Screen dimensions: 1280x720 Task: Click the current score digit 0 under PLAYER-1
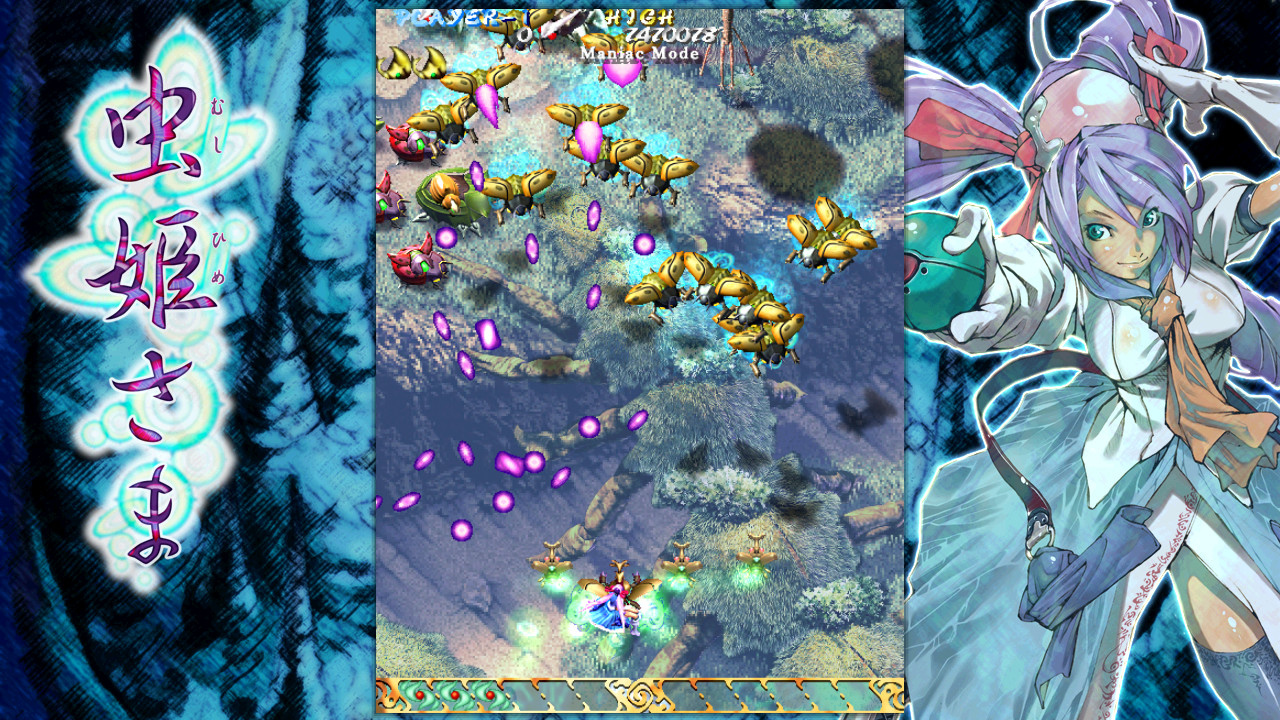[x=524, y=32]
